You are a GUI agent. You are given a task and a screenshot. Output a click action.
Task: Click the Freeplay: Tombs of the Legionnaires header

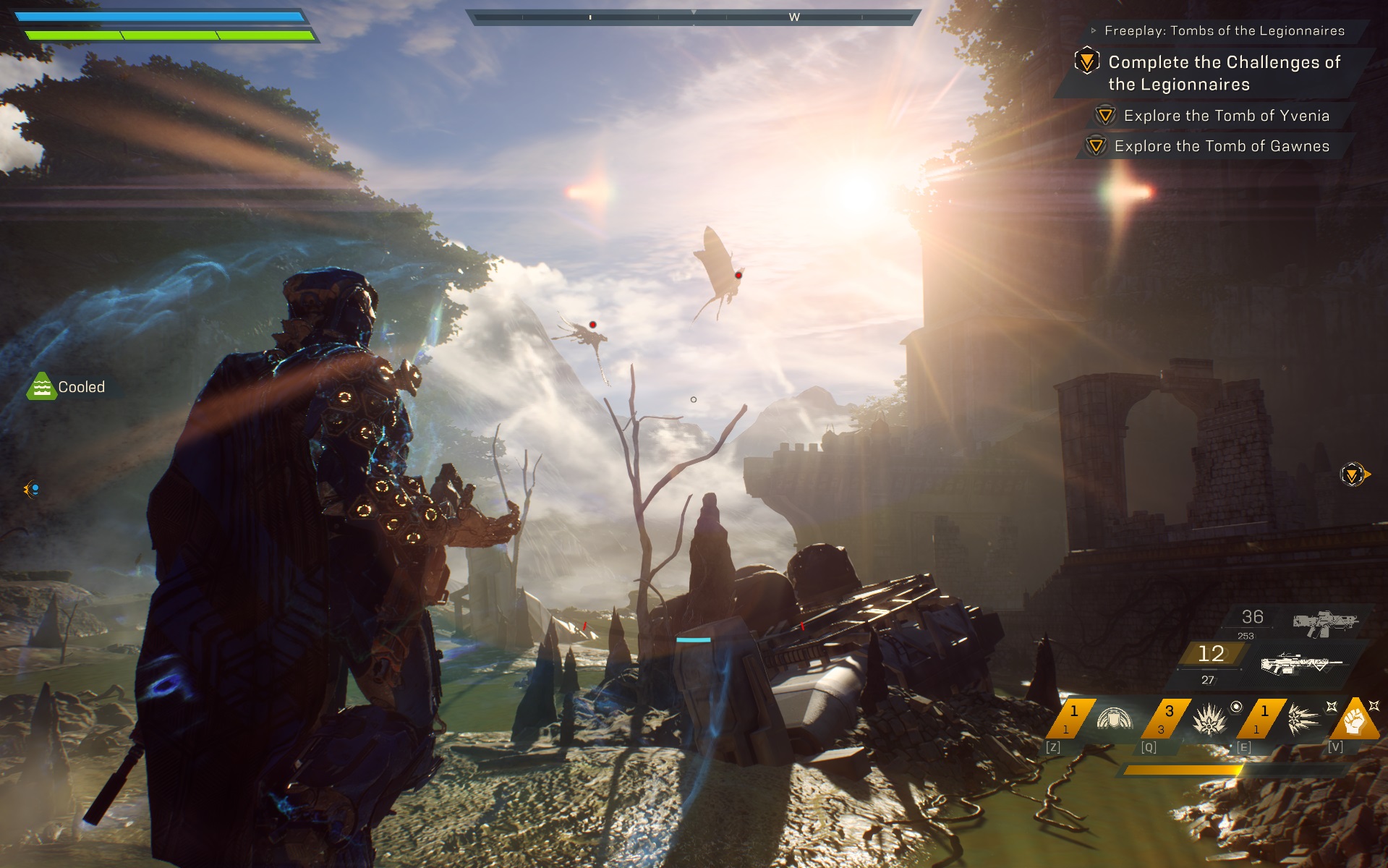pyautogui.click(x=1224, y=30)
